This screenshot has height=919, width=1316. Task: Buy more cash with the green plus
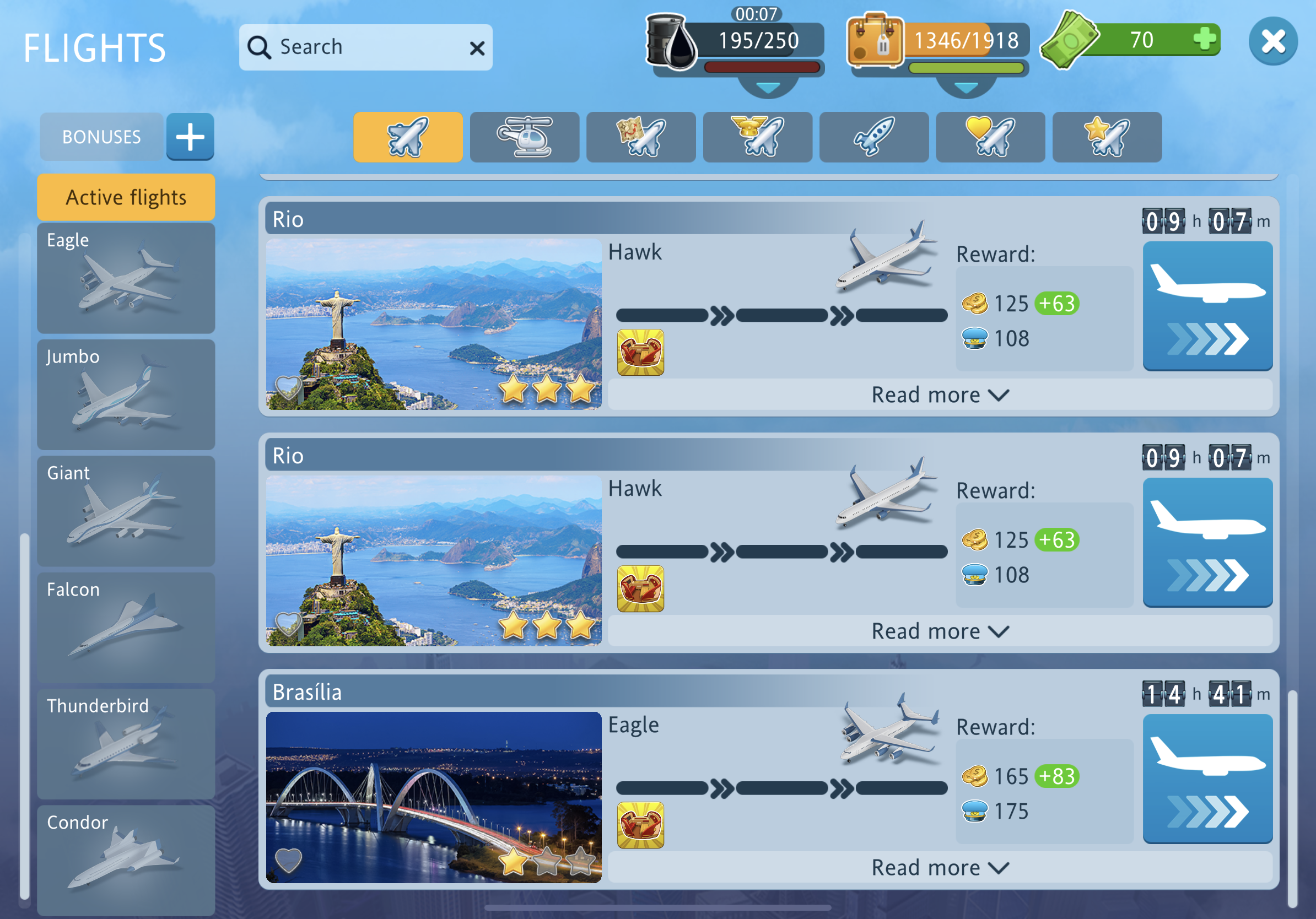click(1204, 40)
